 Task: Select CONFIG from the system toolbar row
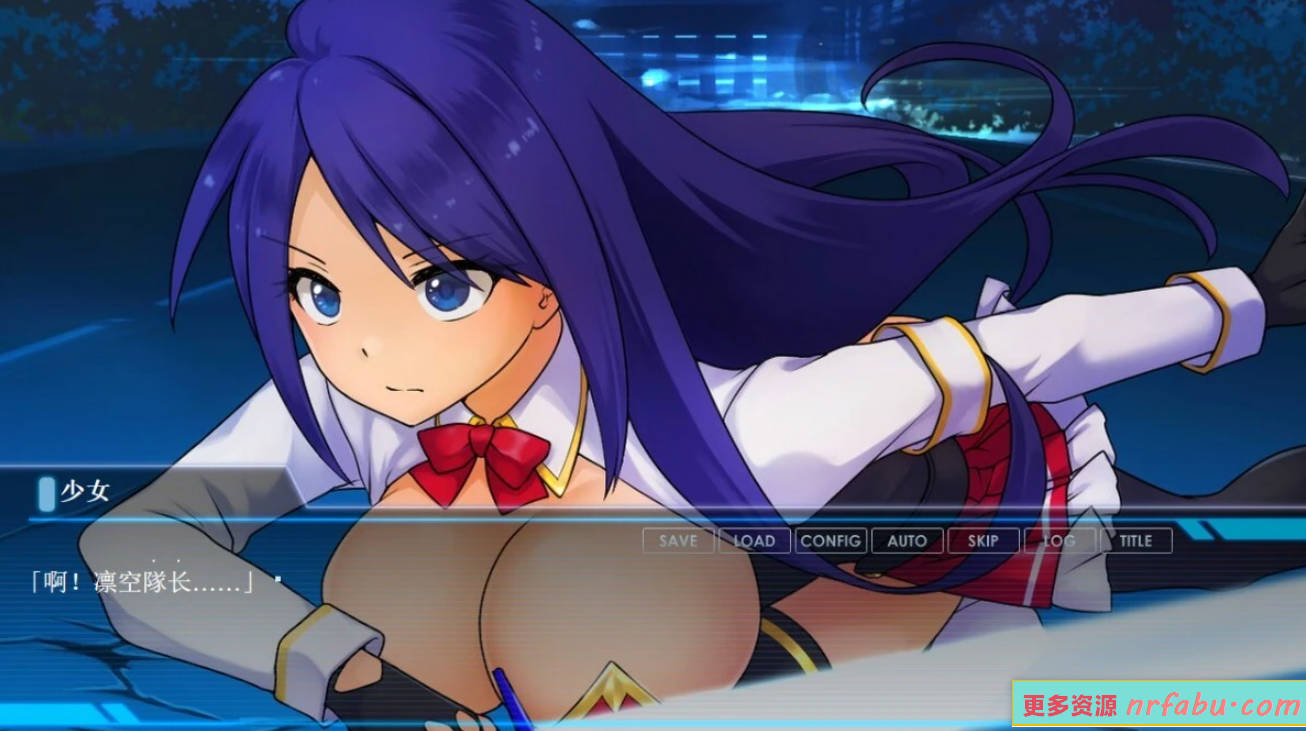(831, 541)
